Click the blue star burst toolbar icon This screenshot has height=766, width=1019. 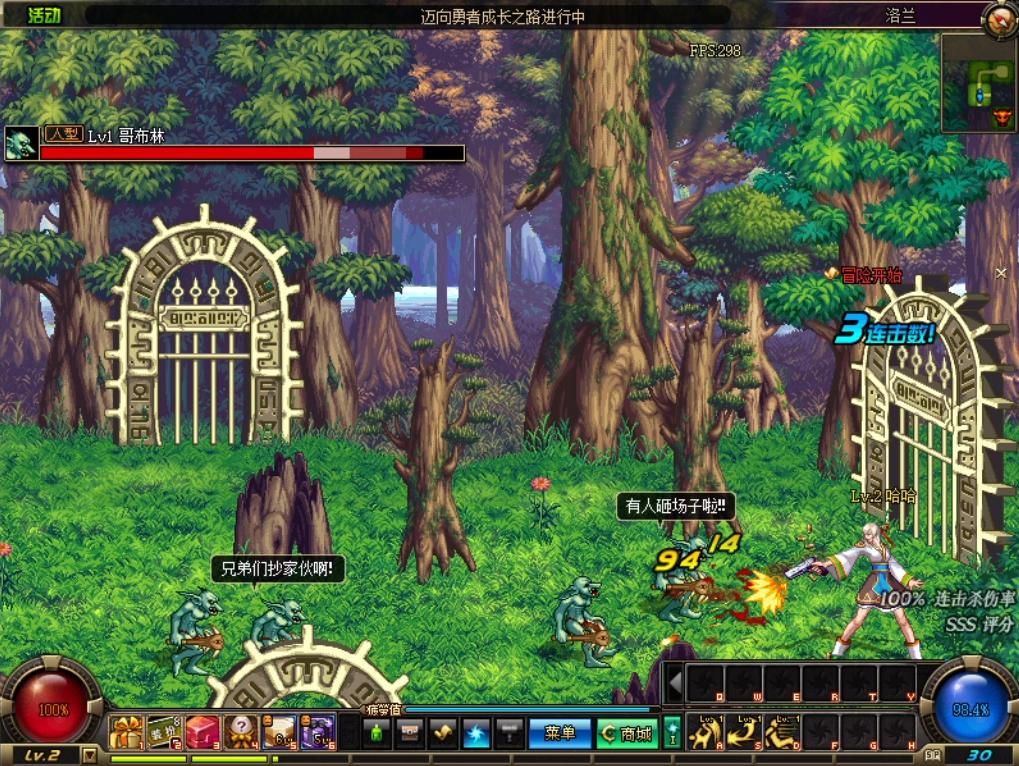pyautogui.click(x=476, y=734)
